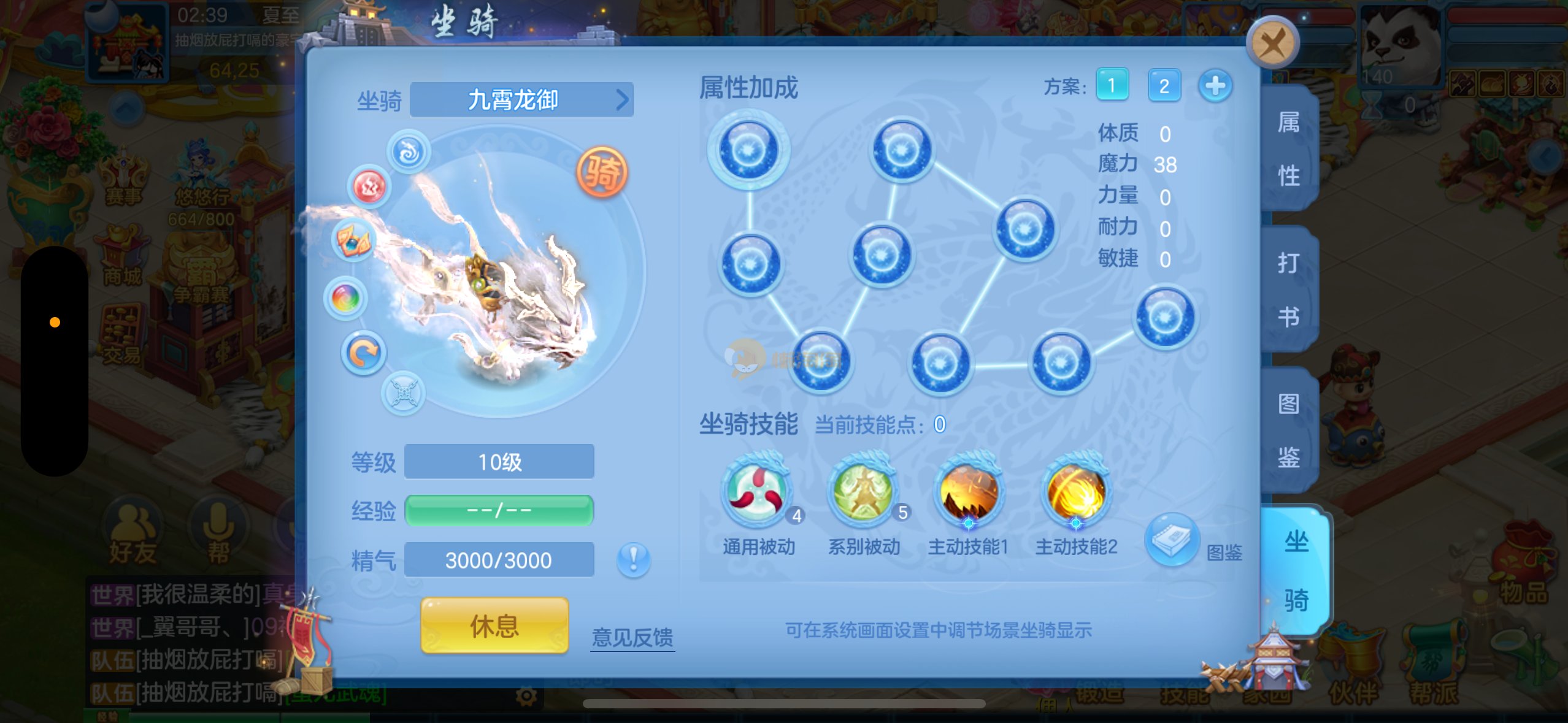Toggle the orange 骑 ride button
Screen dimensions: 1568x723
click(x=602, y=172)
